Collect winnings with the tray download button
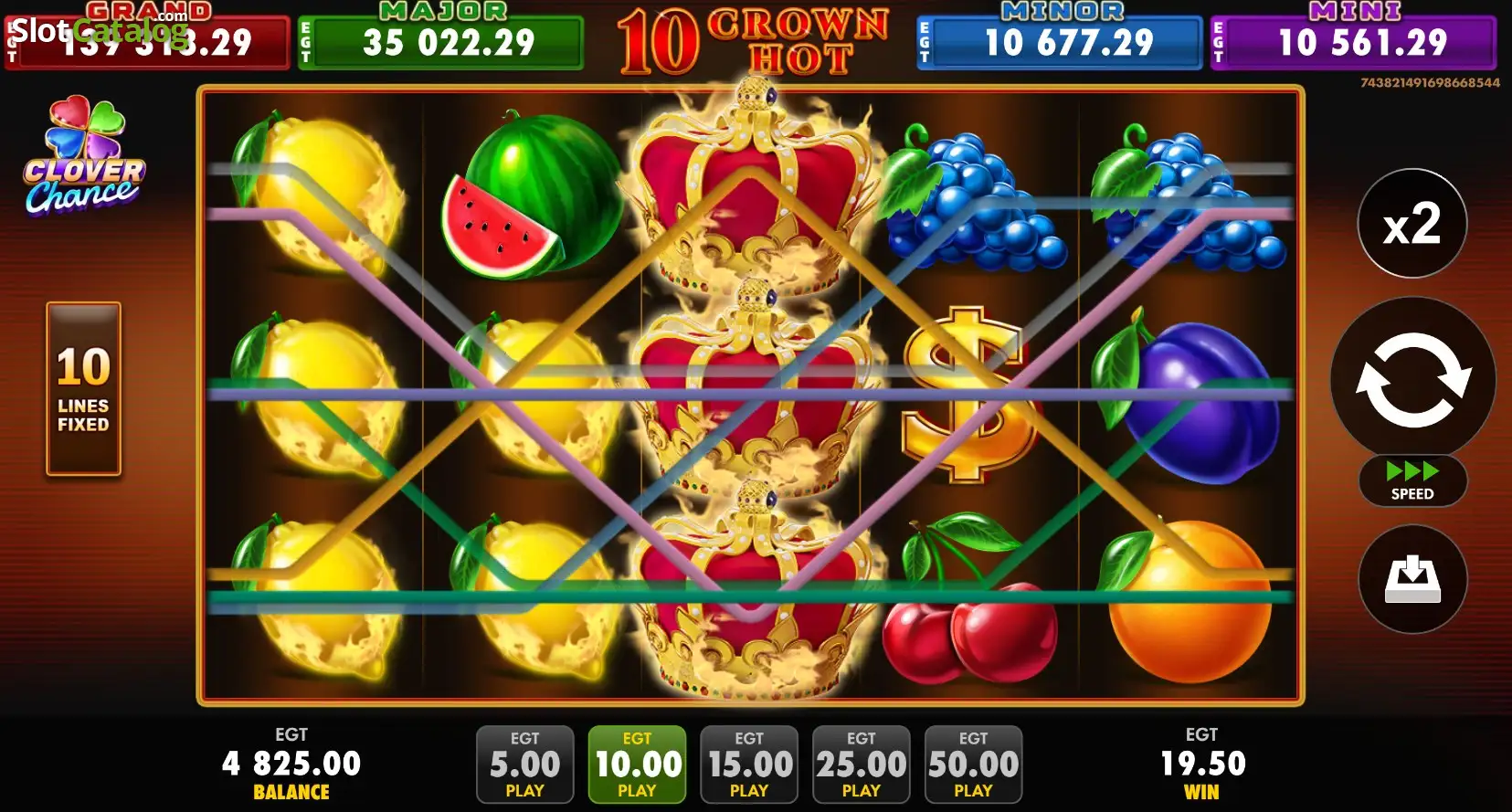The height and width of the screenshot is (812, 1512). 1412,579
